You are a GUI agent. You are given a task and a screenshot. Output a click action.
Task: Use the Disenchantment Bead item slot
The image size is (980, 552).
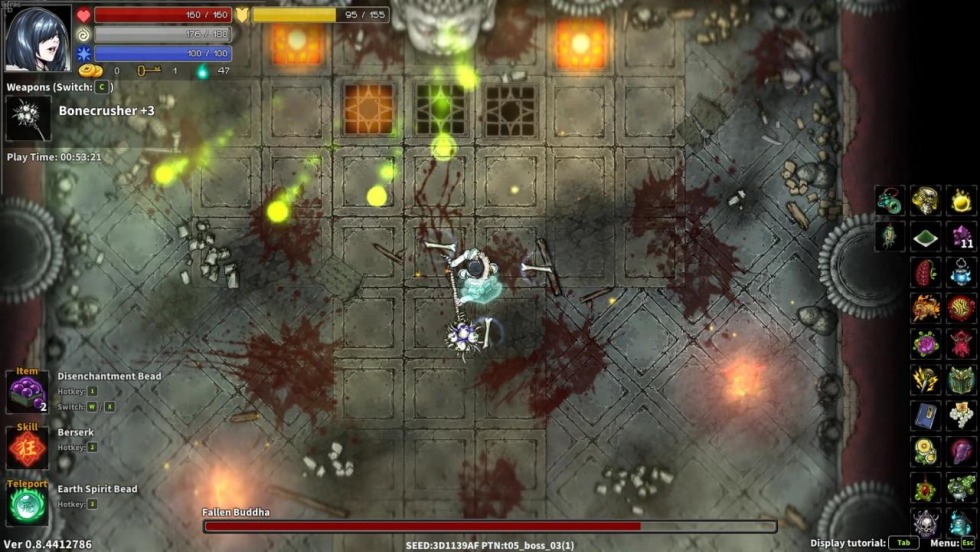27,390
